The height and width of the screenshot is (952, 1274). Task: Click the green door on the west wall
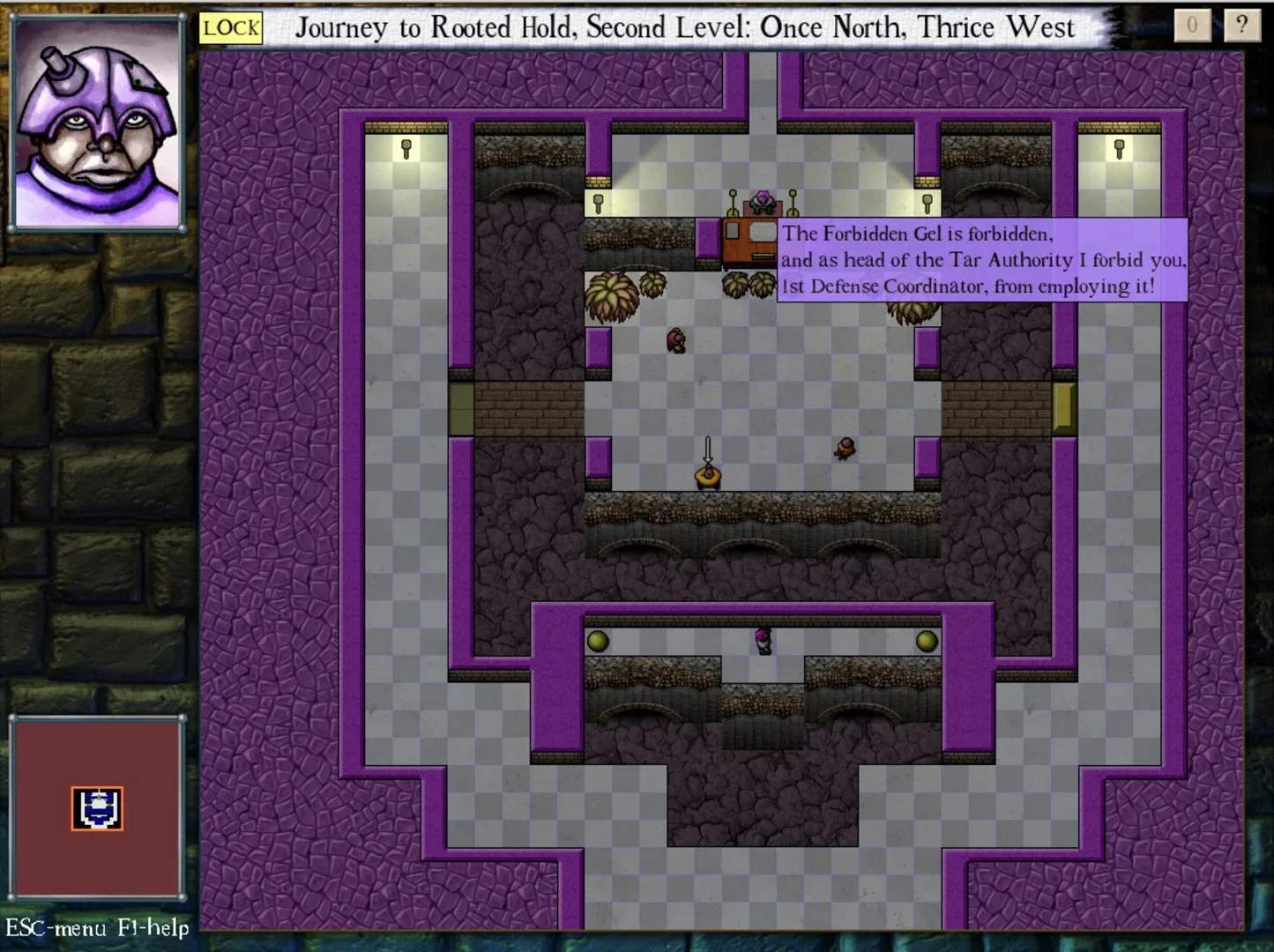pos(459,407)
